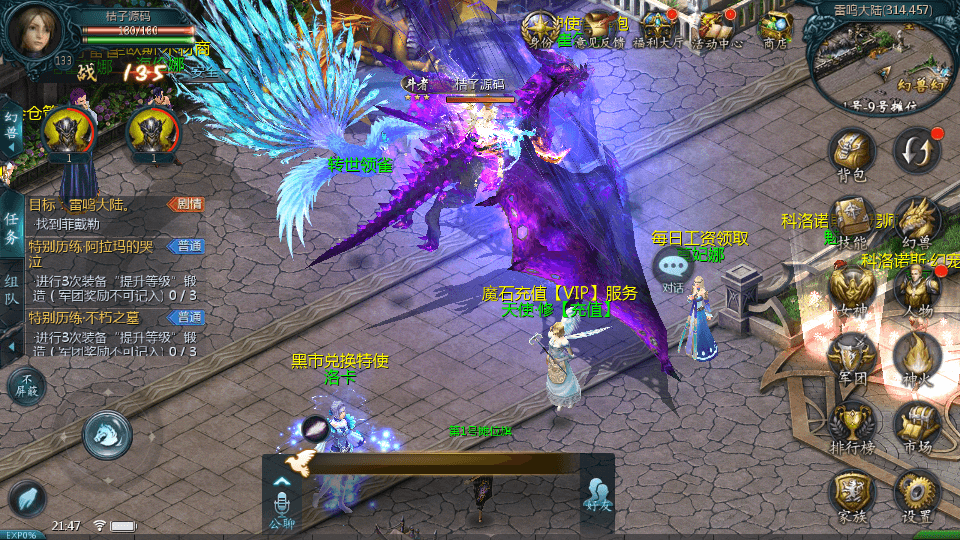Open the 设置 settings gear
Screen dimensions: 960x540
tap(915, 494)
